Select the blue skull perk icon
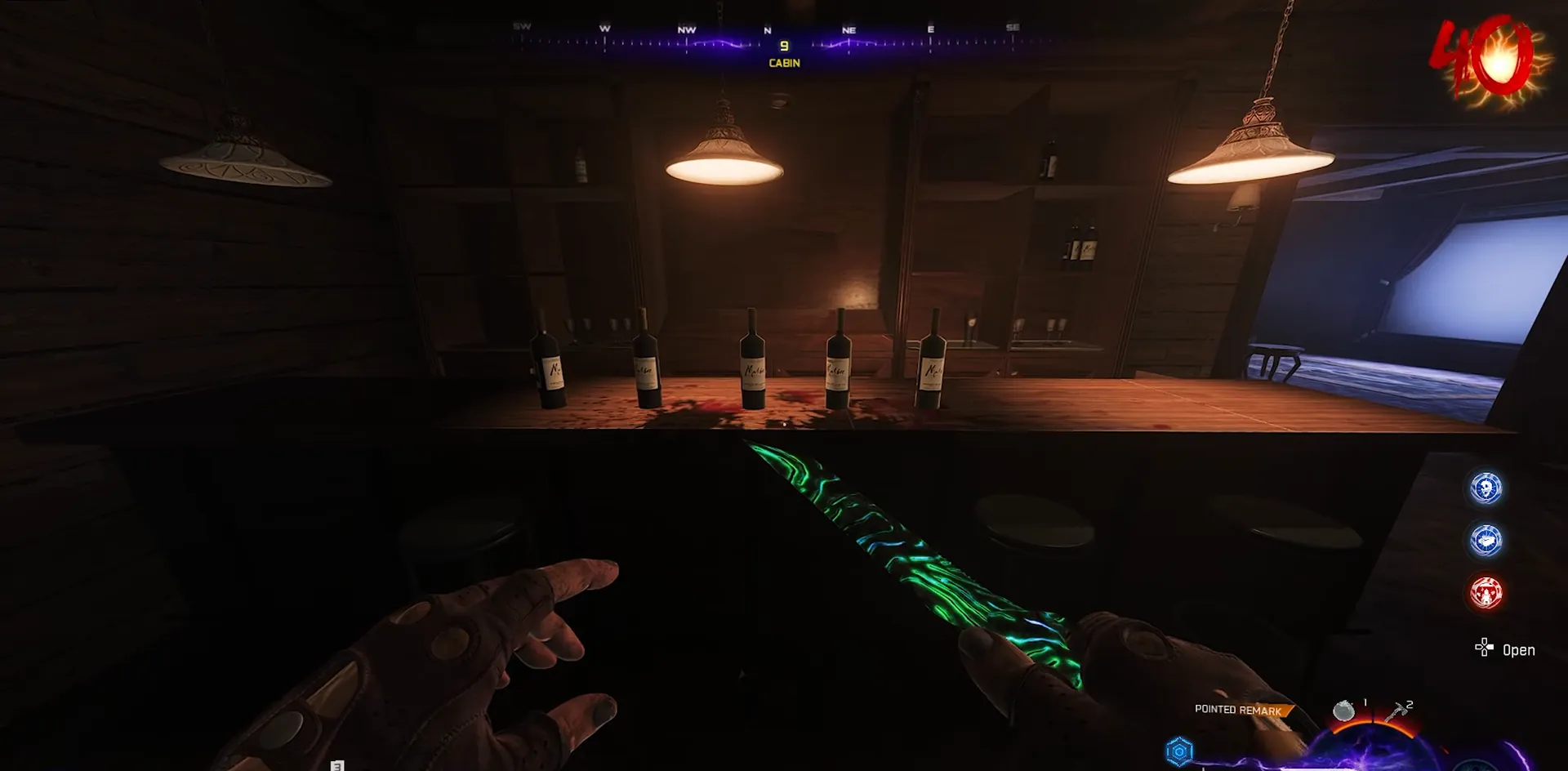 pyautogui.click(x=1486, y=488)
